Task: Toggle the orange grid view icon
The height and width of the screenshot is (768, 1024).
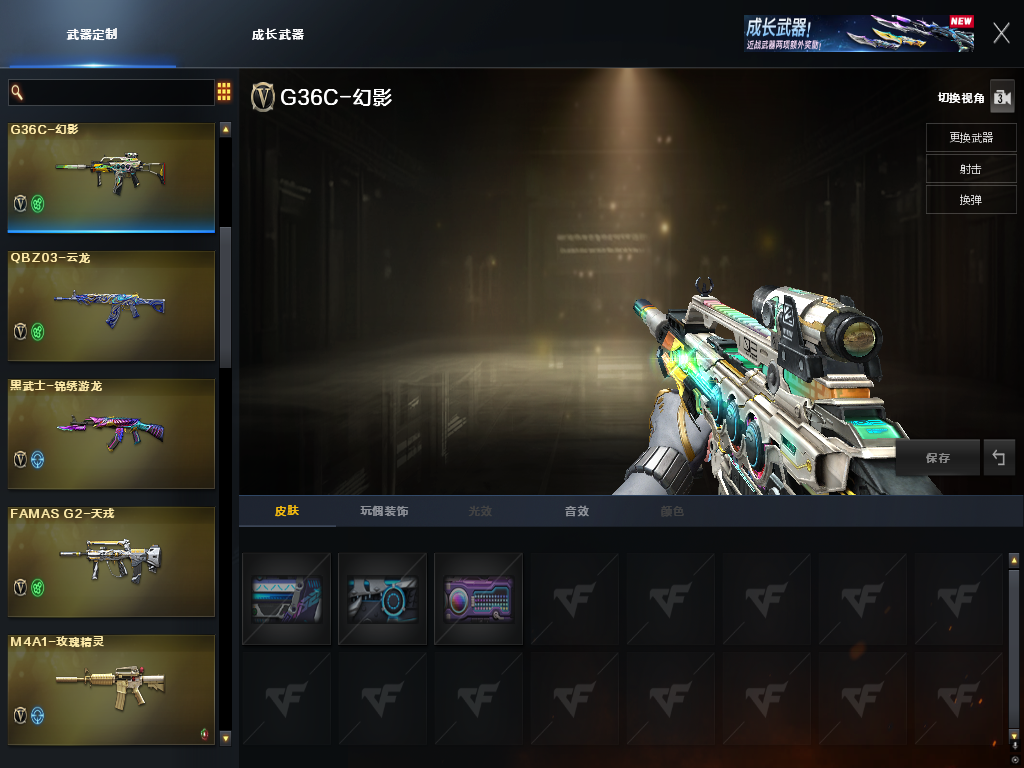Action: [x=224, y=93]
